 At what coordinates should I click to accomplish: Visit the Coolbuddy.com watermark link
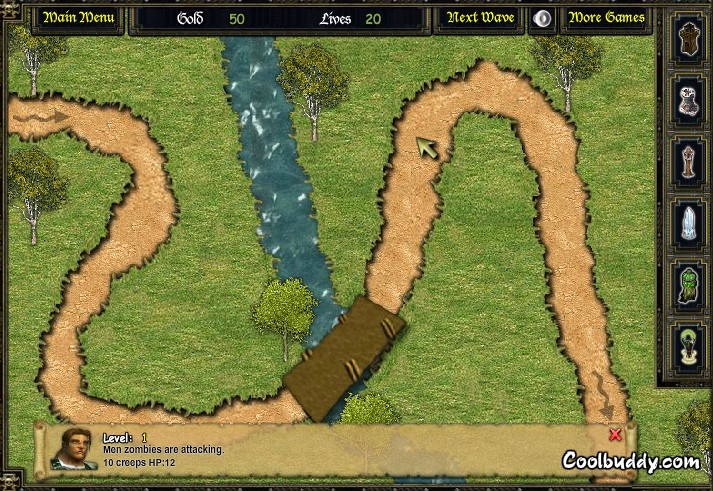point(630,461)
